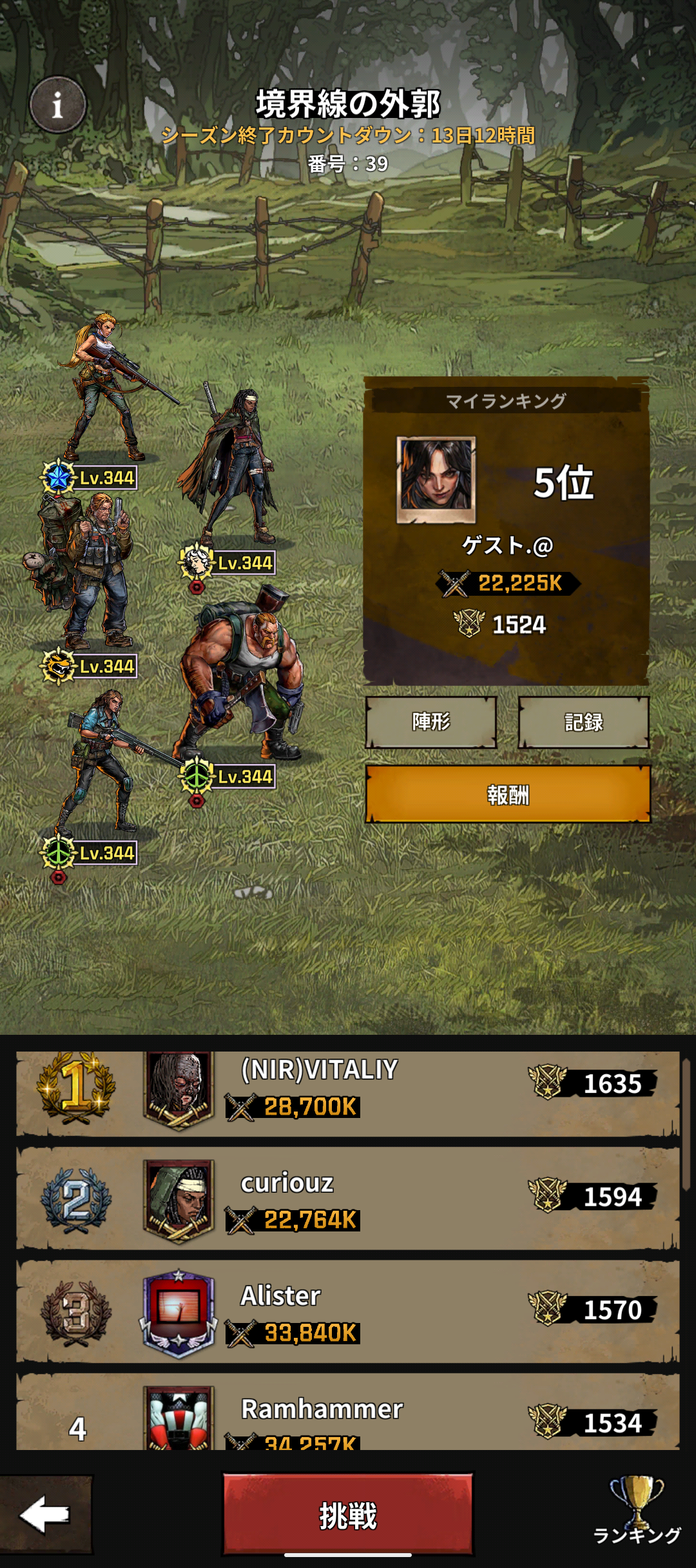Start a 挑戦 challenge
The image size is (696, 1568).
tap(348, 1514)
